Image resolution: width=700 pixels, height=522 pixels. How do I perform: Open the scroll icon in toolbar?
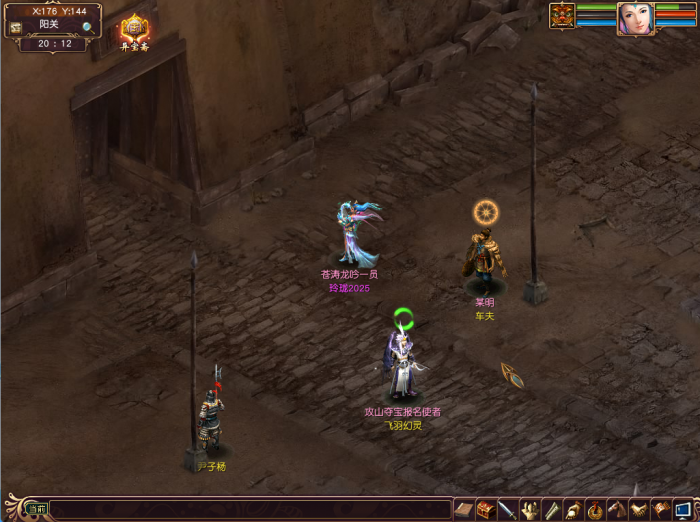tap(551, 509)
